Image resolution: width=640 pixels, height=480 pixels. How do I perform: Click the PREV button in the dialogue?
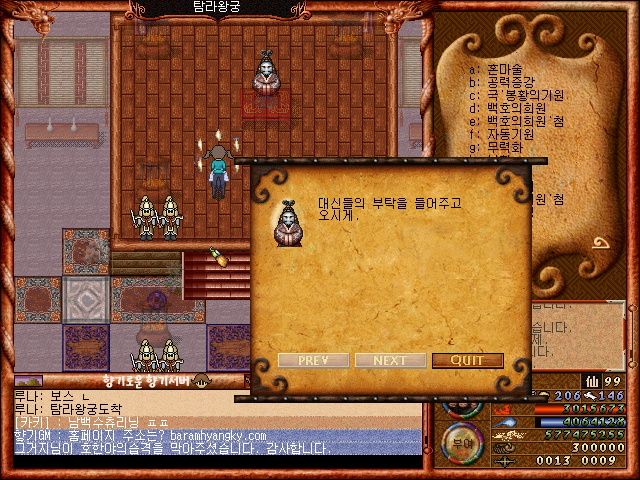pyautogui.click(x=314, y=360)
